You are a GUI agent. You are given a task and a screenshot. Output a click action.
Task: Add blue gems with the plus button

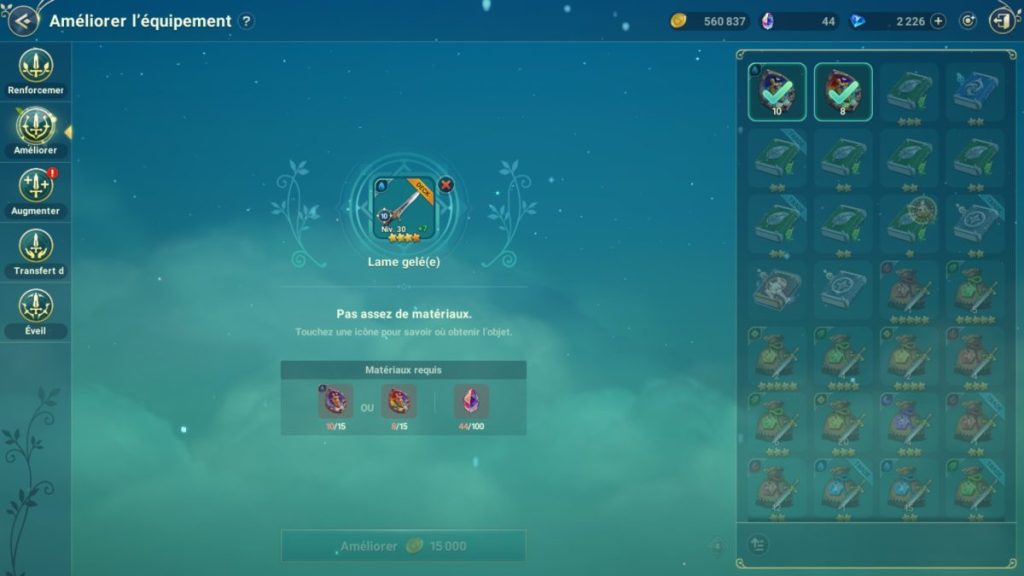point(937,21)
